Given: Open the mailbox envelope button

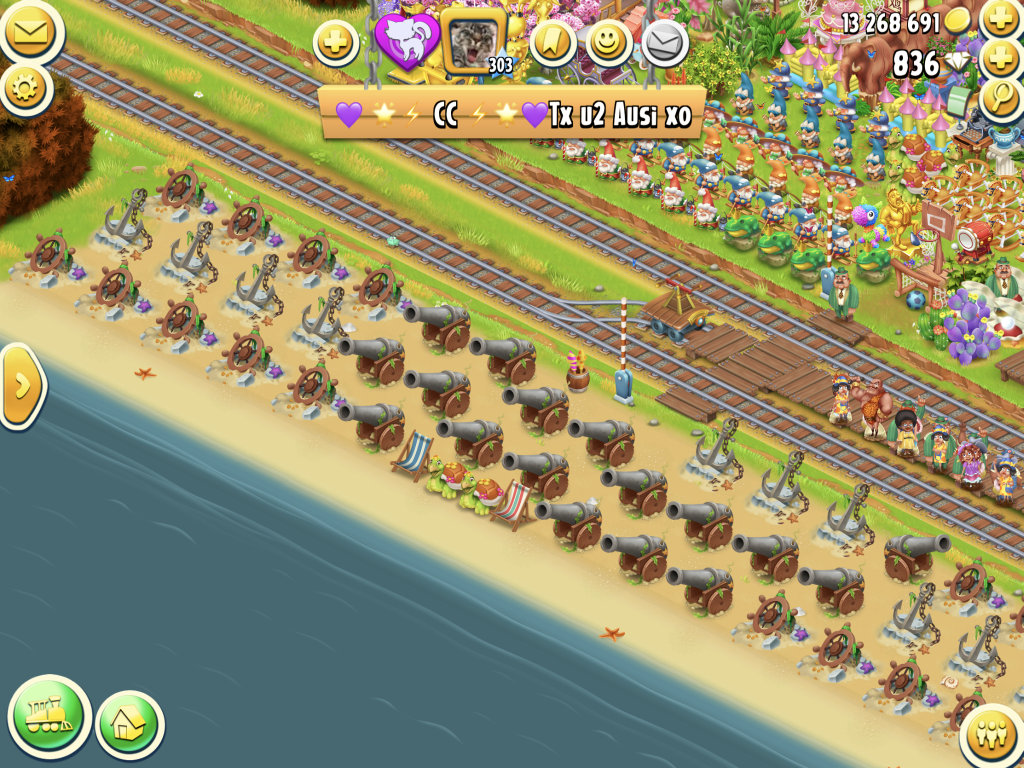Looking at the screenshot, I should point(28,32).
